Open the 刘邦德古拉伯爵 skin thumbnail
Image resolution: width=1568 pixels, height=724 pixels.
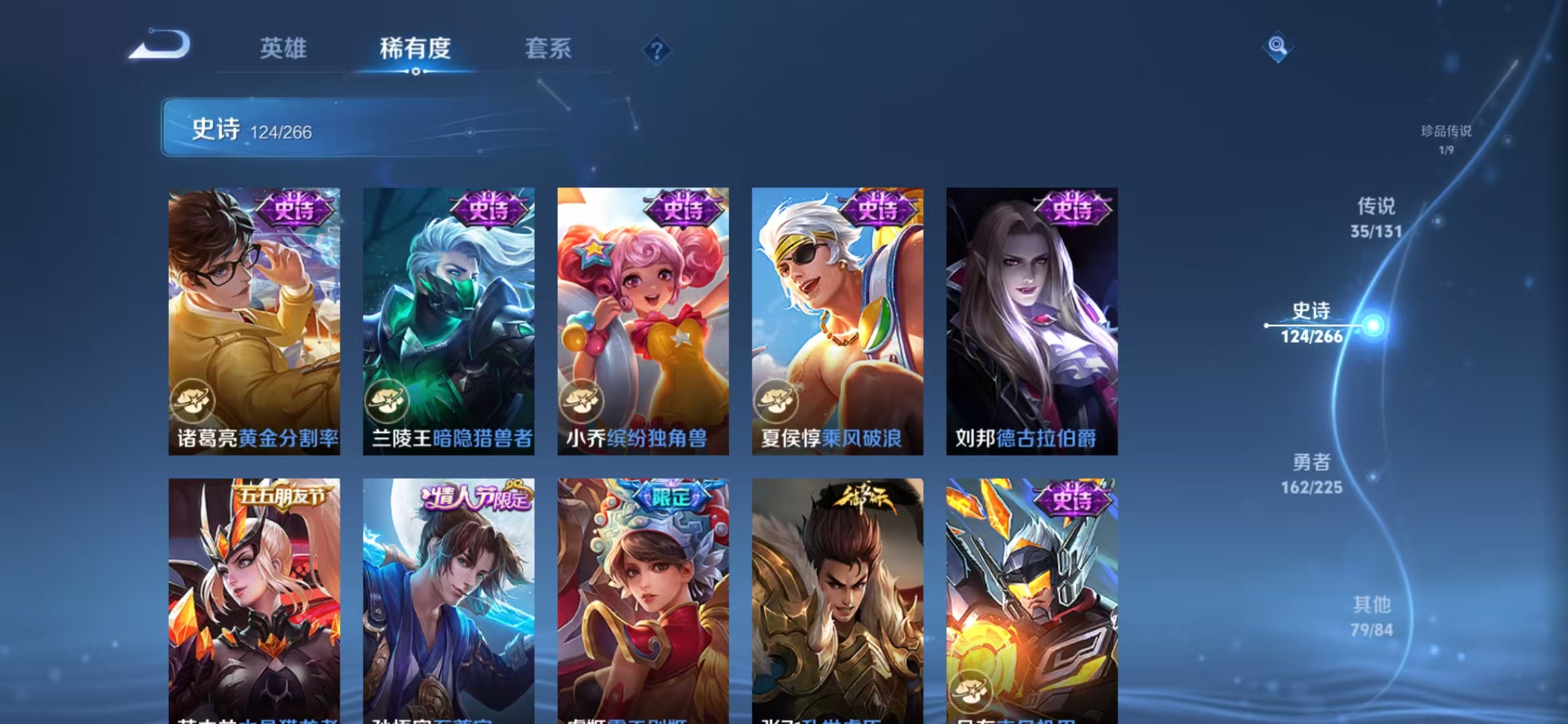(x=1032, y=322)
